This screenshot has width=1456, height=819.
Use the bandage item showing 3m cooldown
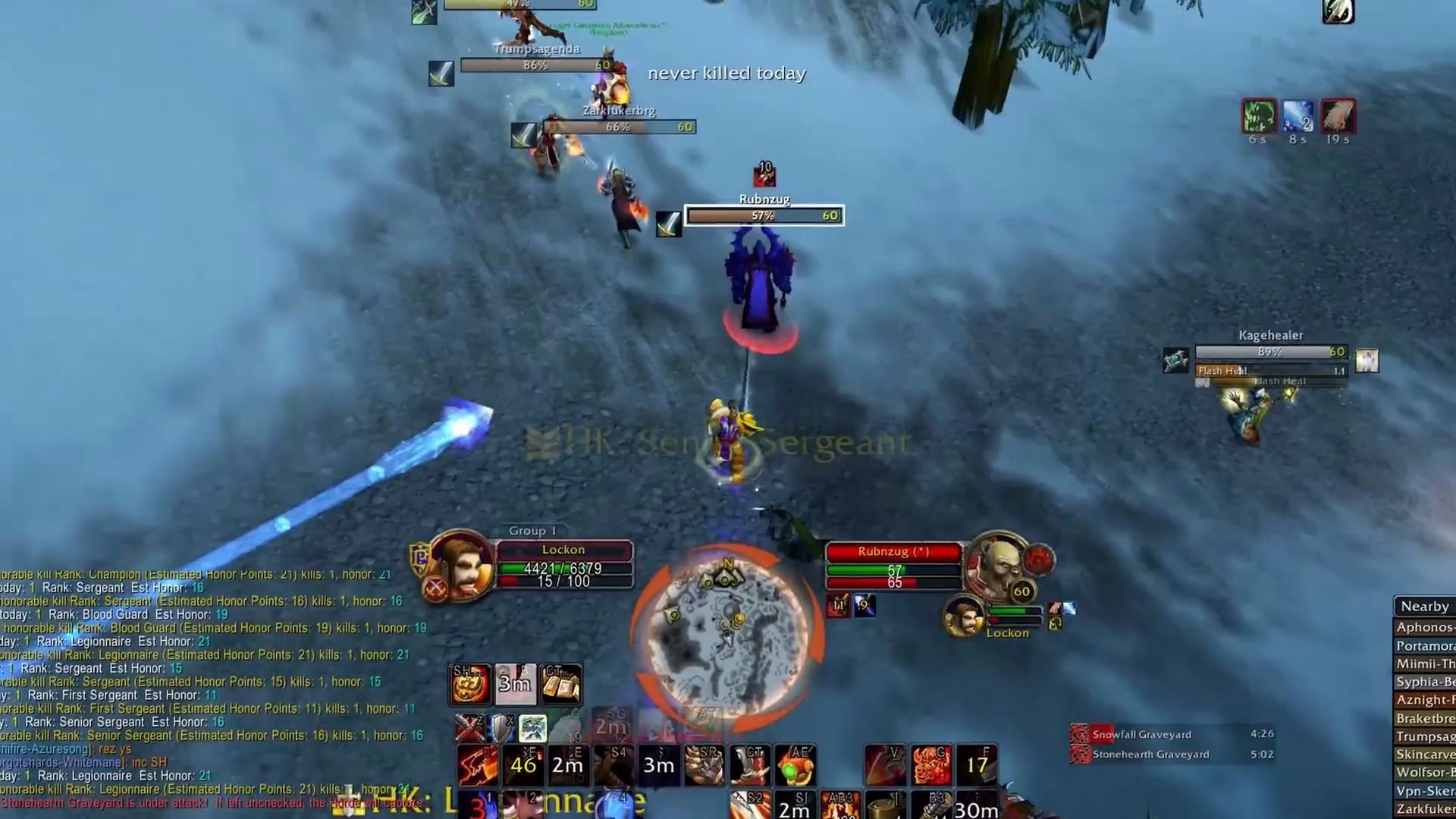pyautogui.click(x=515, y=682)
